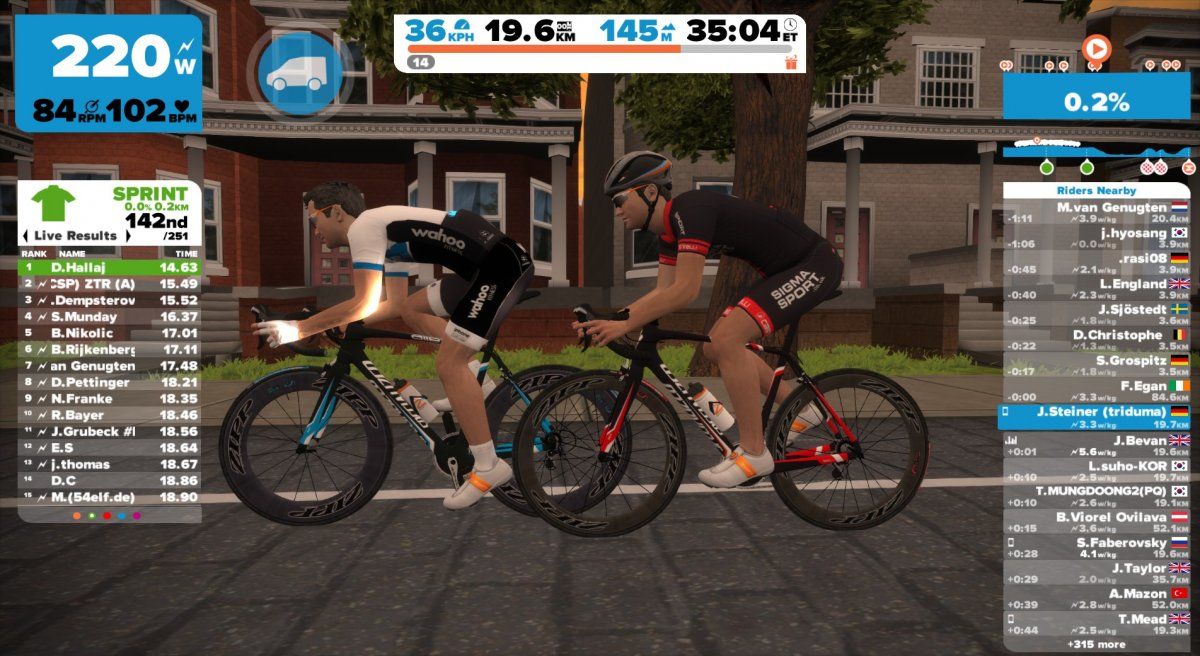Choose T.Mead in Riders Nearby
Image resolution: width=1200 pixels, height=656 pixels.
click(1099, 625)
